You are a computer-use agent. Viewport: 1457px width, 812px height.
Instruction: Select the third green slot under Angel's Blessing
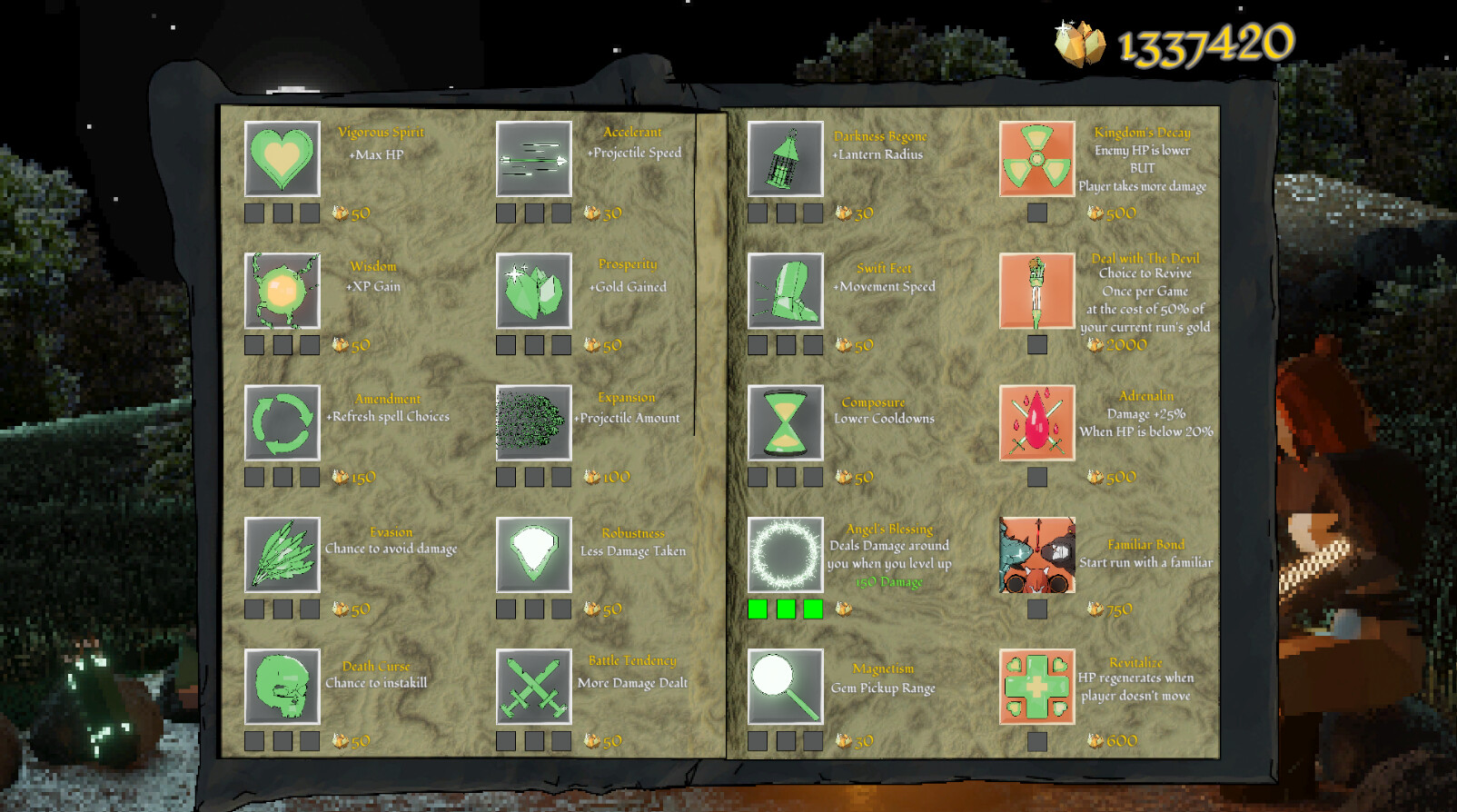(x=813, y=609)
